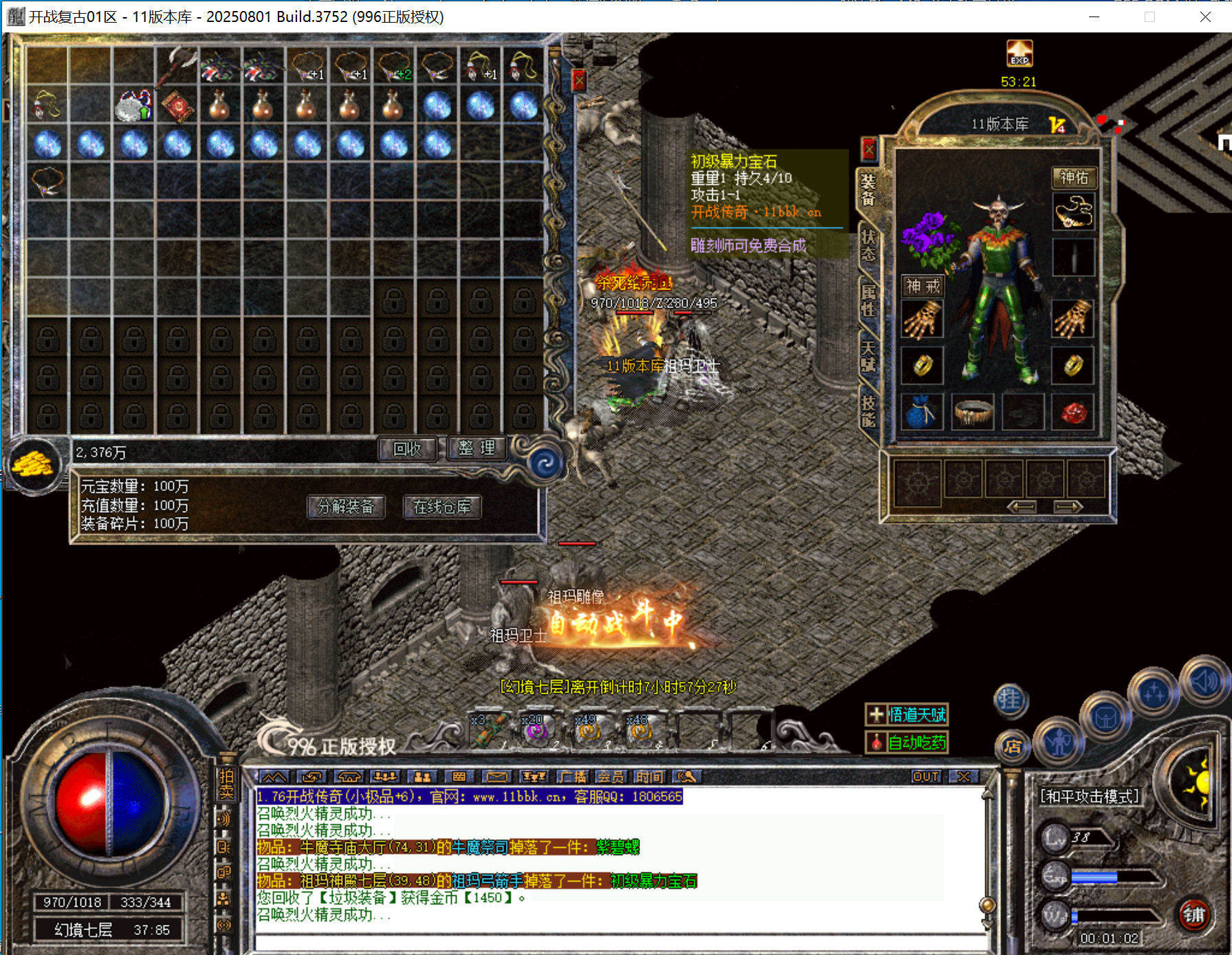1232x955 pixels.
Task: Open the round 店 shop button
Action: click(1012, 747)
